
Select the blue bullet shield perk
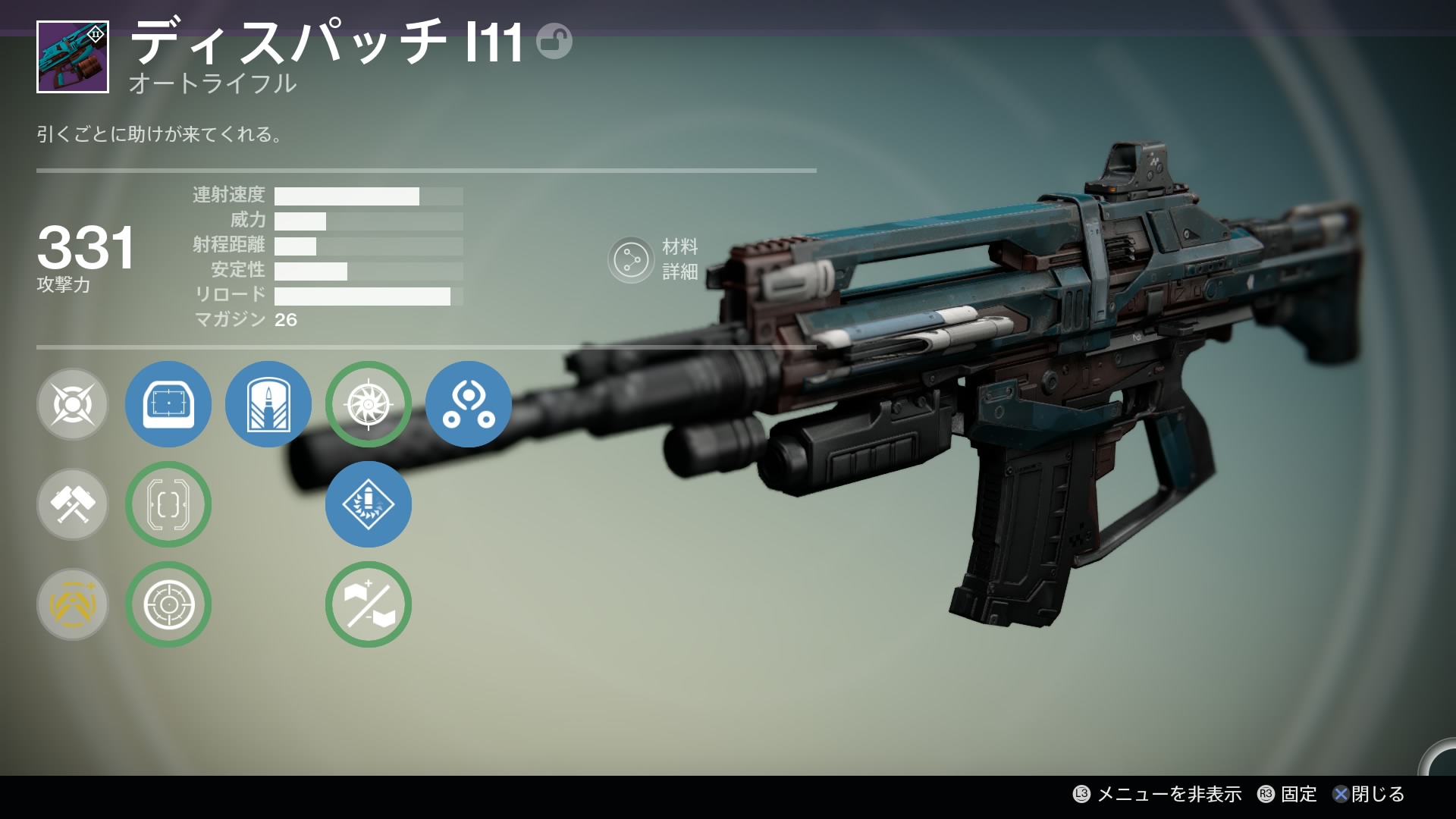(x=268, y=404)
